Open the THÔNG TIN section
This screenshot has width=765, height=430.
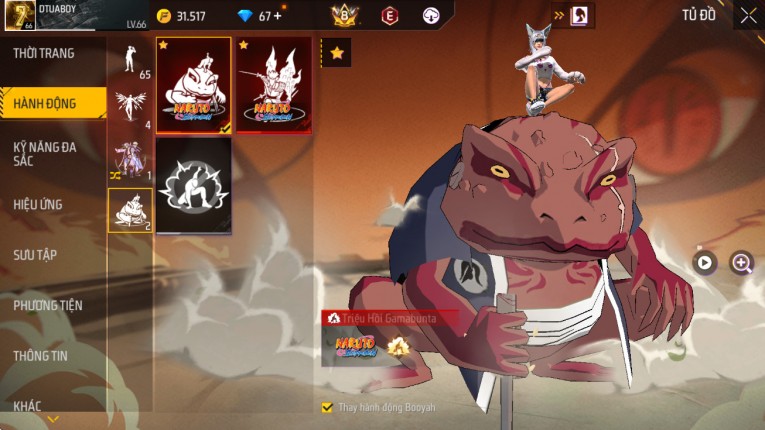coord(40,355)
